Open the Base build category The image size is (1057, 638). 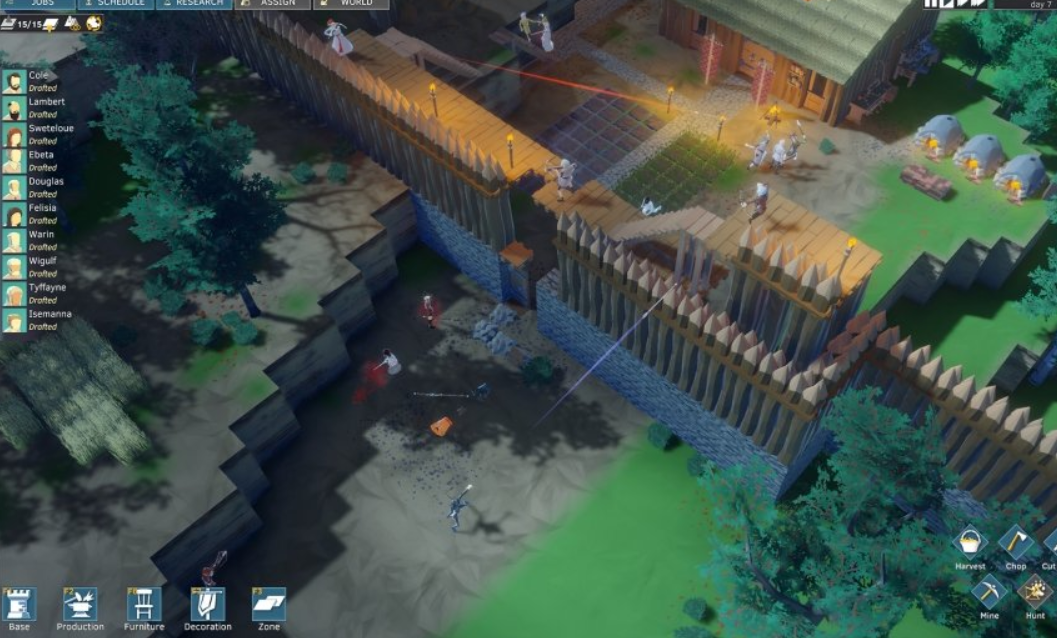(20, 605)
